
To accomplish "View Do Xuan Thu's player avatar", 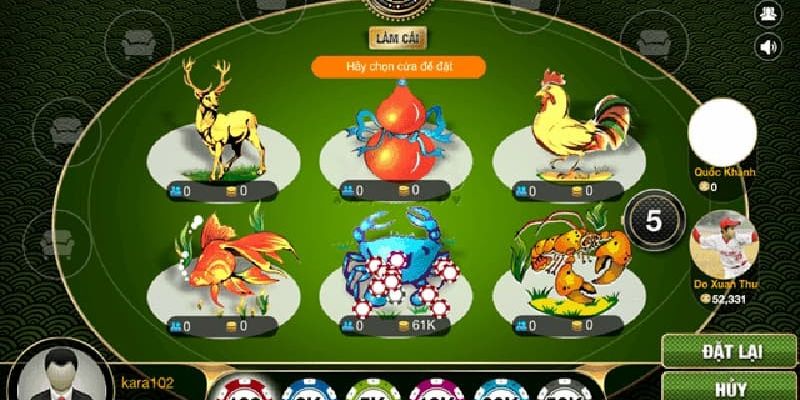I will pyautogui.click(x=725, y=243).
